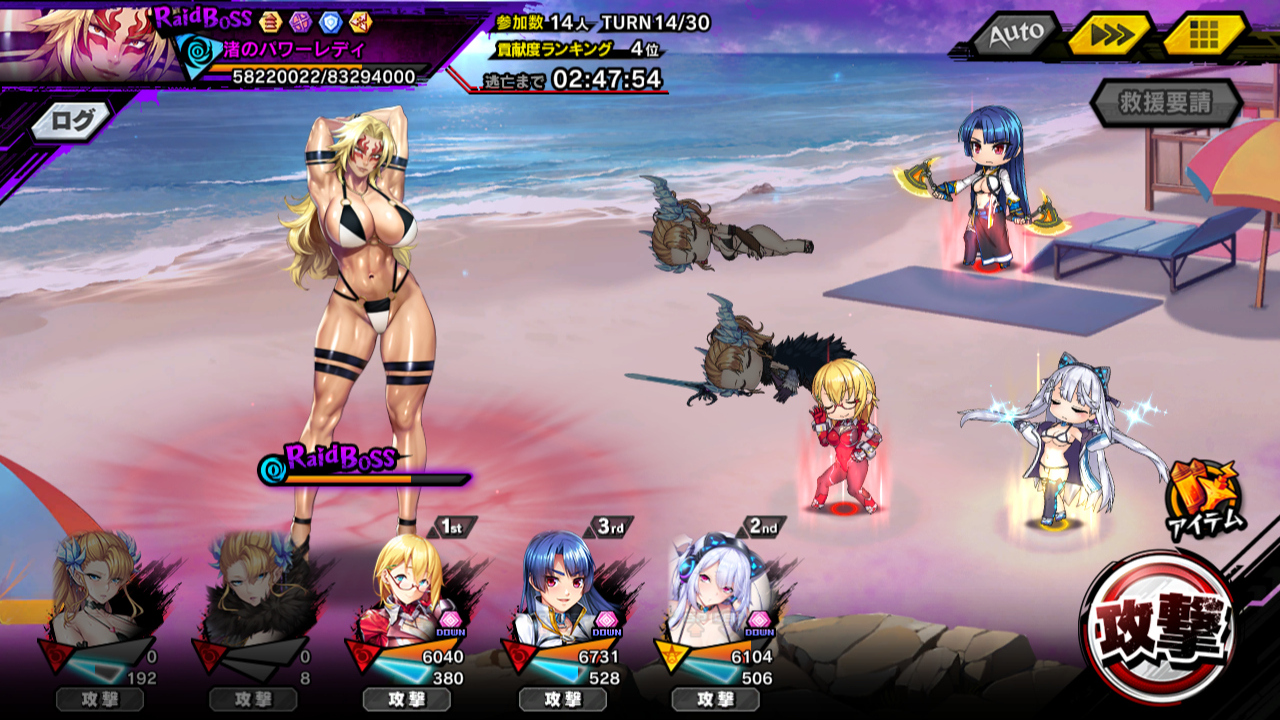Click 攻撃 under the blonde glasses girl

[x=406, y=700]
